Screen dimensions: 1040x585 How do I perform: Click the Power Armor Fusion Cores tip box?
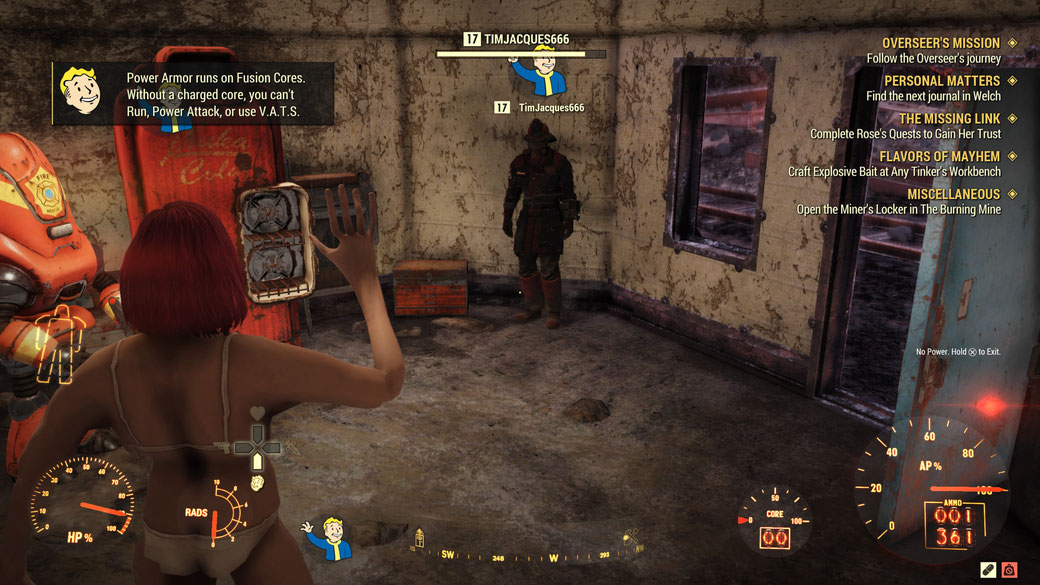pyautogui.click(x=193, y=94)
